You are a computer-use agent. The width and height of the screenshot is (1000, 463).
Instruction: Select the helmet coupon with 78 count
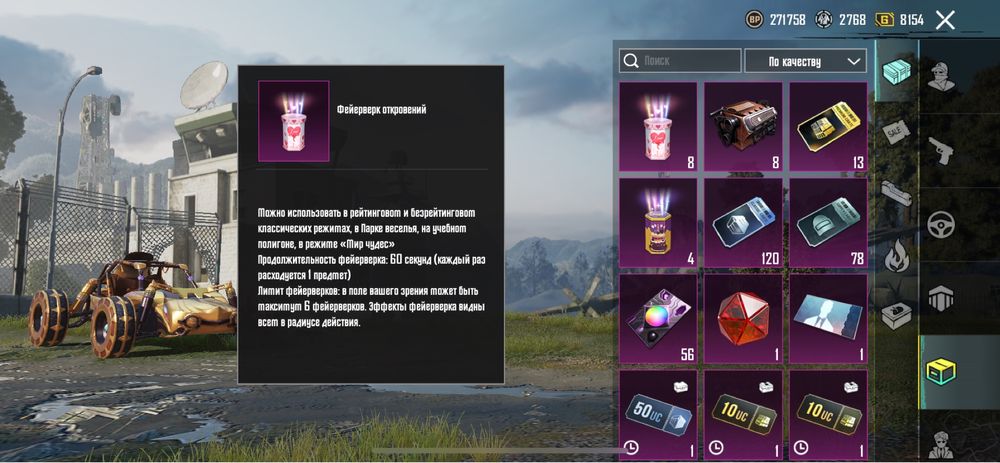point(828,222)
